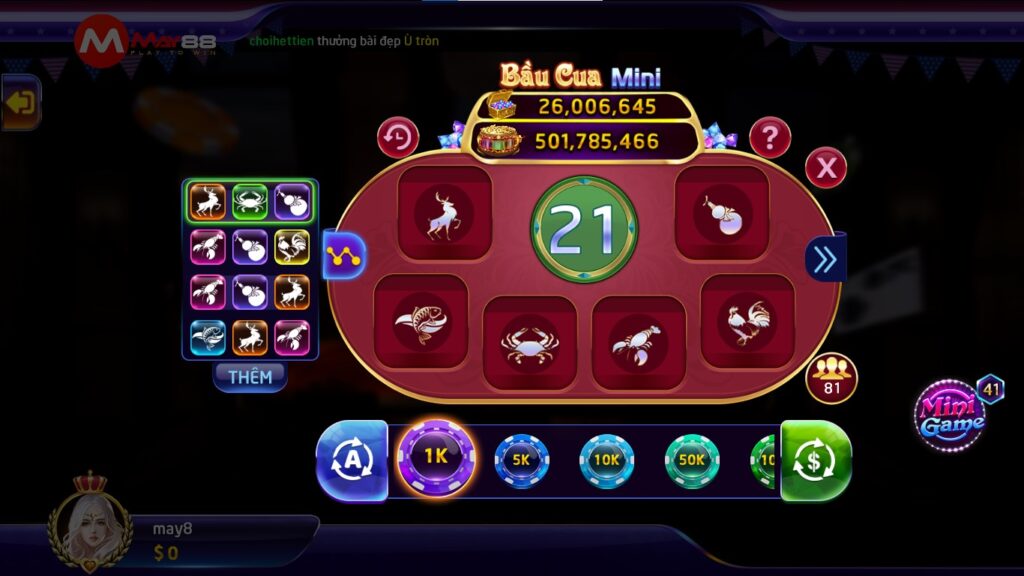Choose the crab betting tile

pyautogui.click(x=529, y=343)
